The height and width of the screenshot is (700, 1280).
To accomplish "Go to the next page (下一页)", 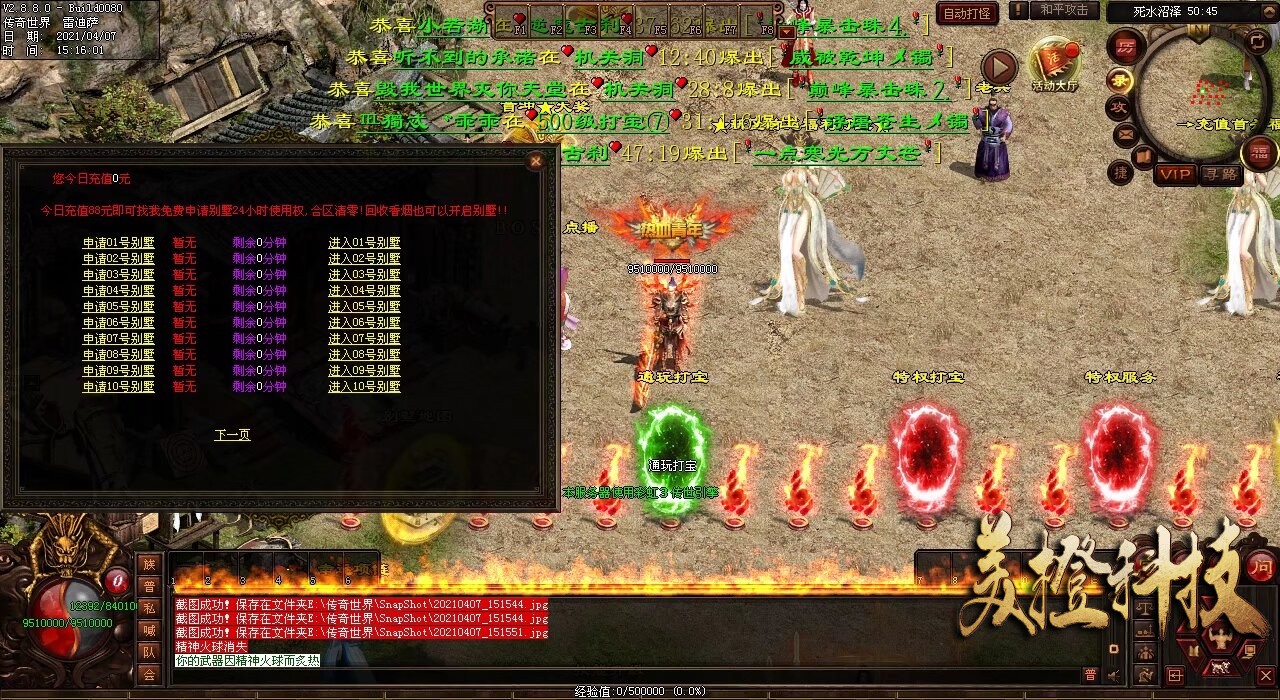I will [232, 435].
